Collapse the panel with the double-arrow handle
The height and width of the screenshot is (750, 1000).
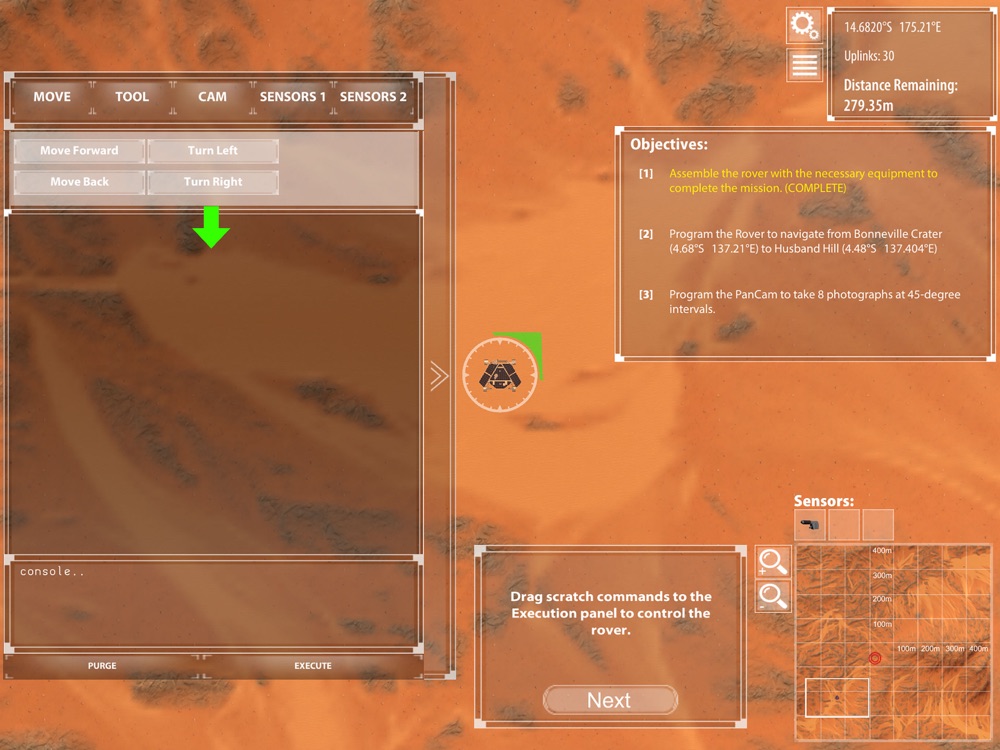pyautogui.click(x=438, y=376)
